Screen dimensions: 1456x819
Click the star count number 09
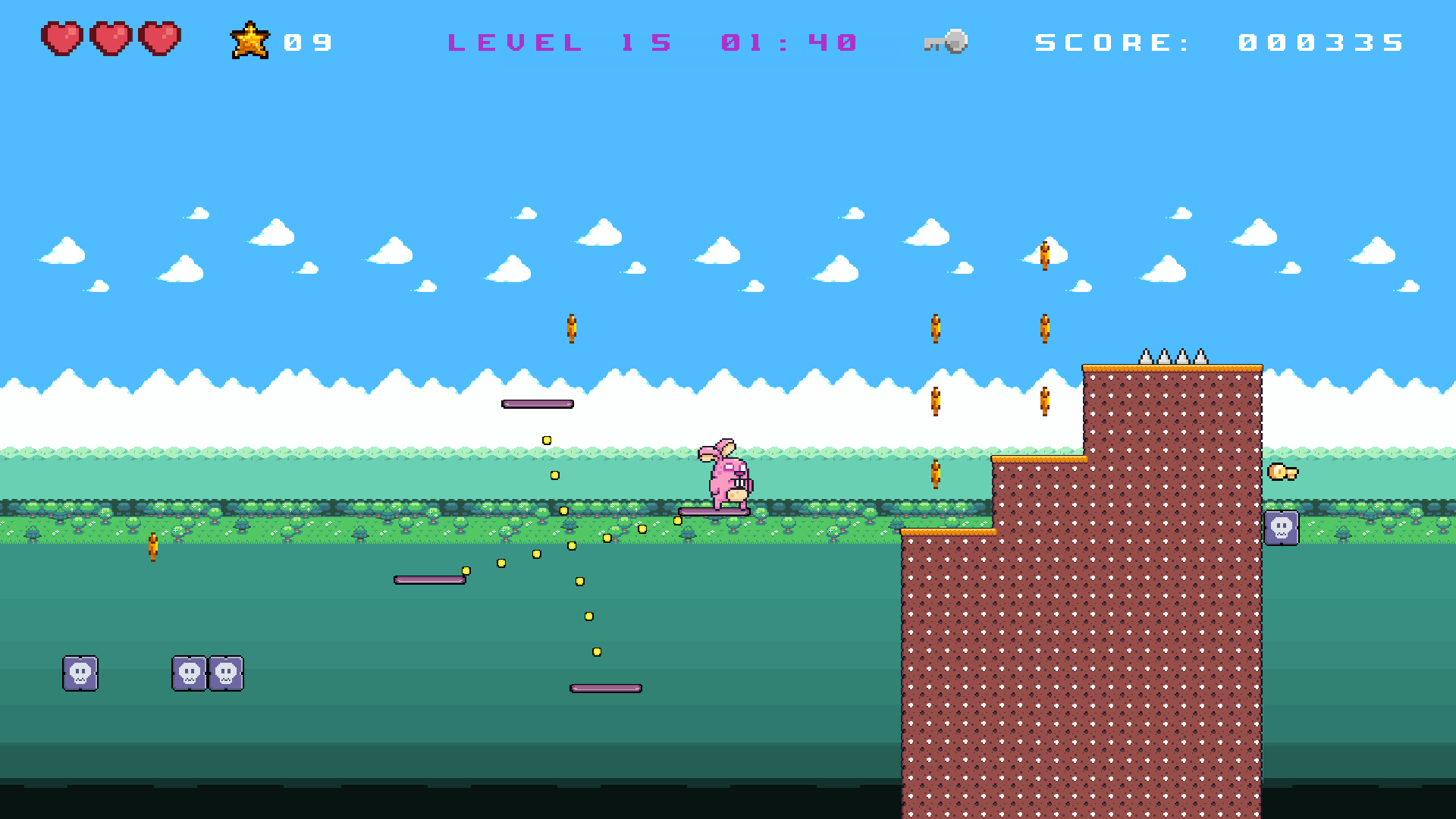(x=307, y=42)
